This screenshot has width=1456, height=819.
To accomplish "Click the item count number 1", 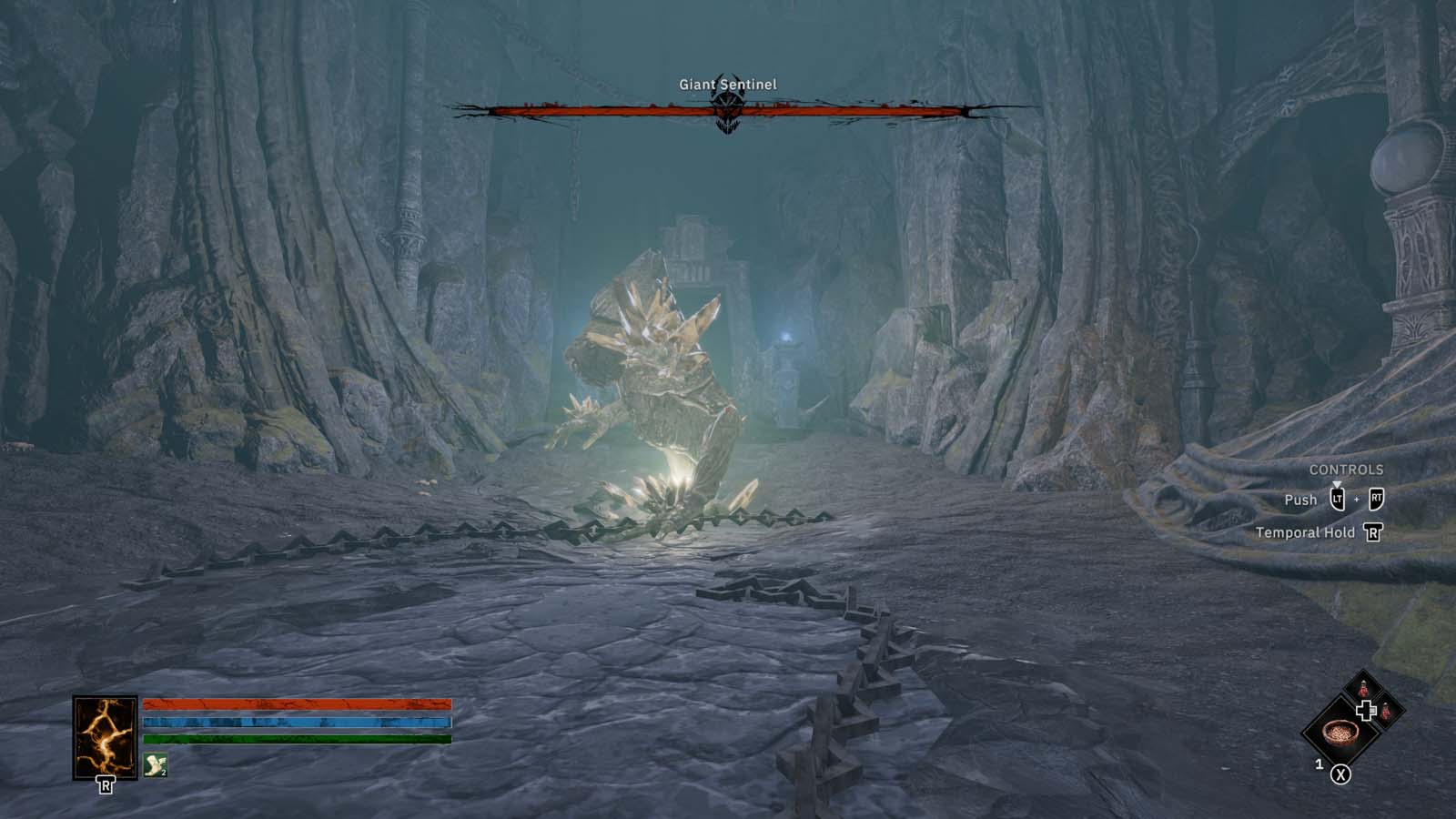I will pos(1319,763).
